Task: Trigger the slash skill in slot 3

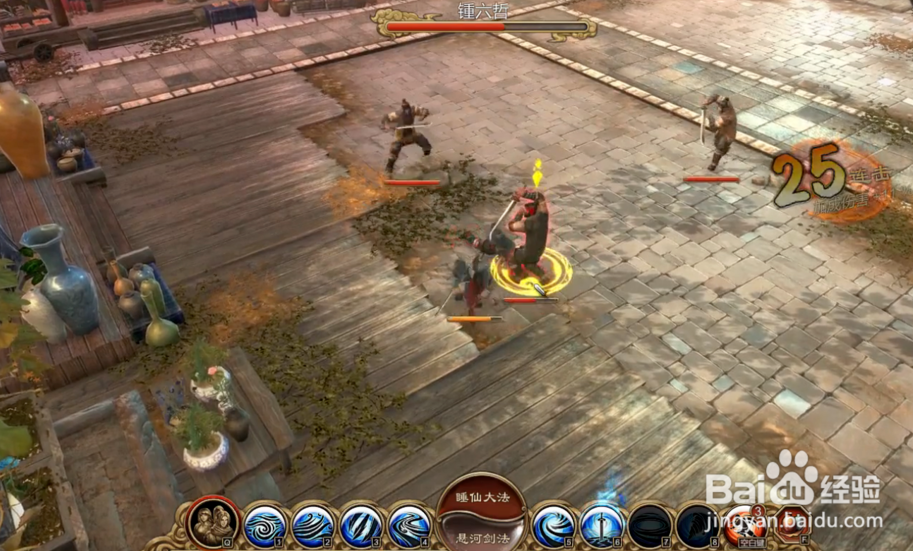Action: tap(360, 524)
